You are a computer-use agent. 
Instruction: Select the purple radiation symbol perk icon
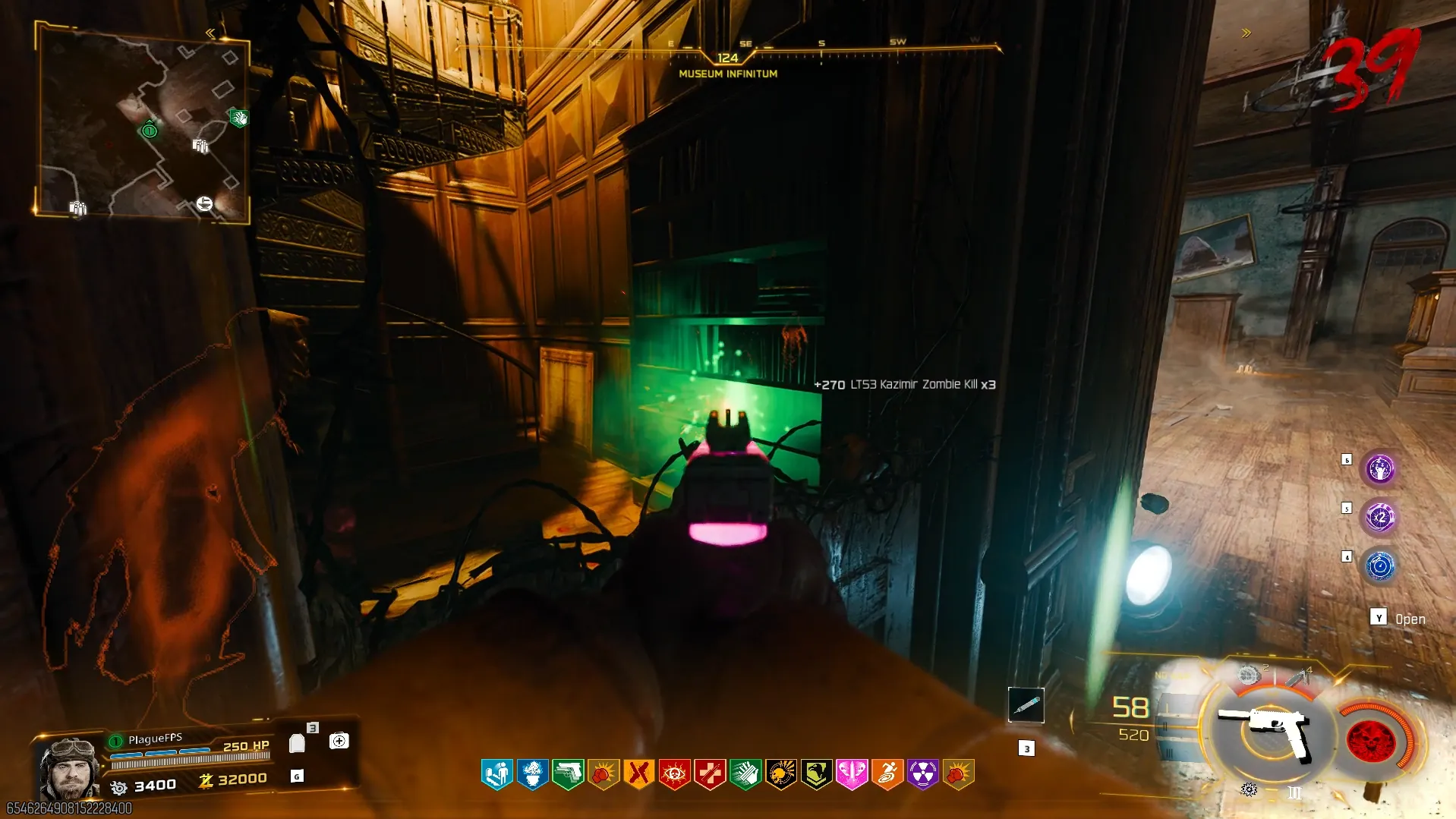coord(923,775)
